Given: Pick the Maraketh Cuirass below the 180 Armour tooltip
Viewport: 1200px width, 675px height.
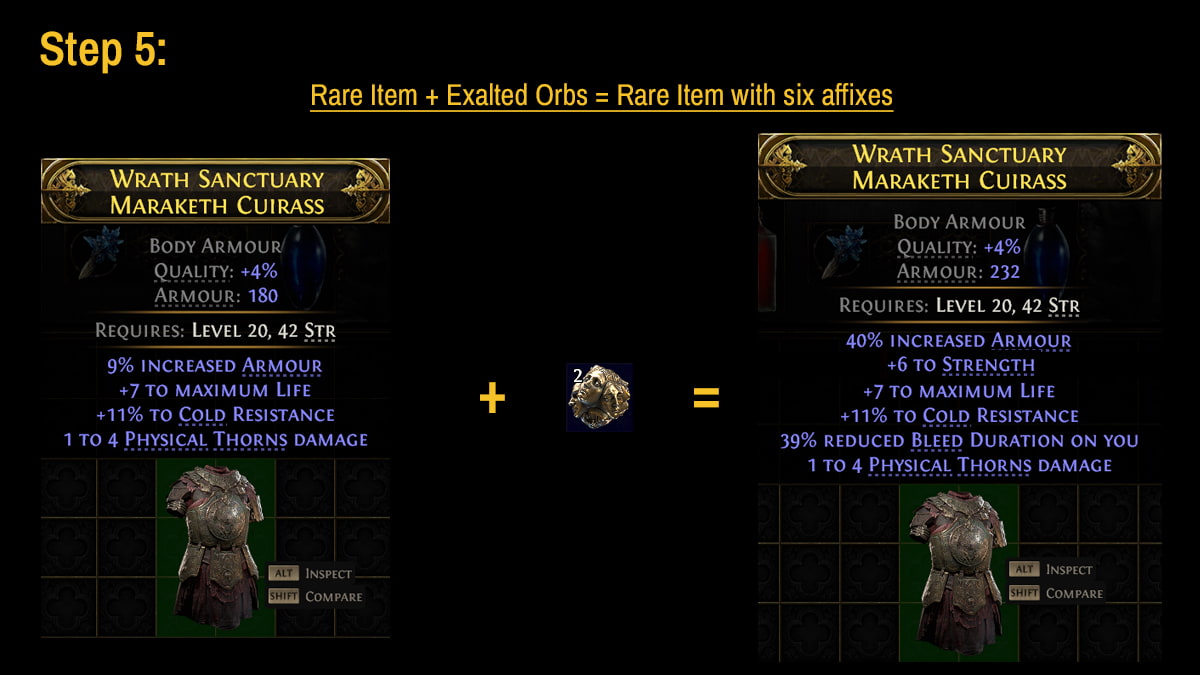Looking at the screenshot, I should point(215,546).
